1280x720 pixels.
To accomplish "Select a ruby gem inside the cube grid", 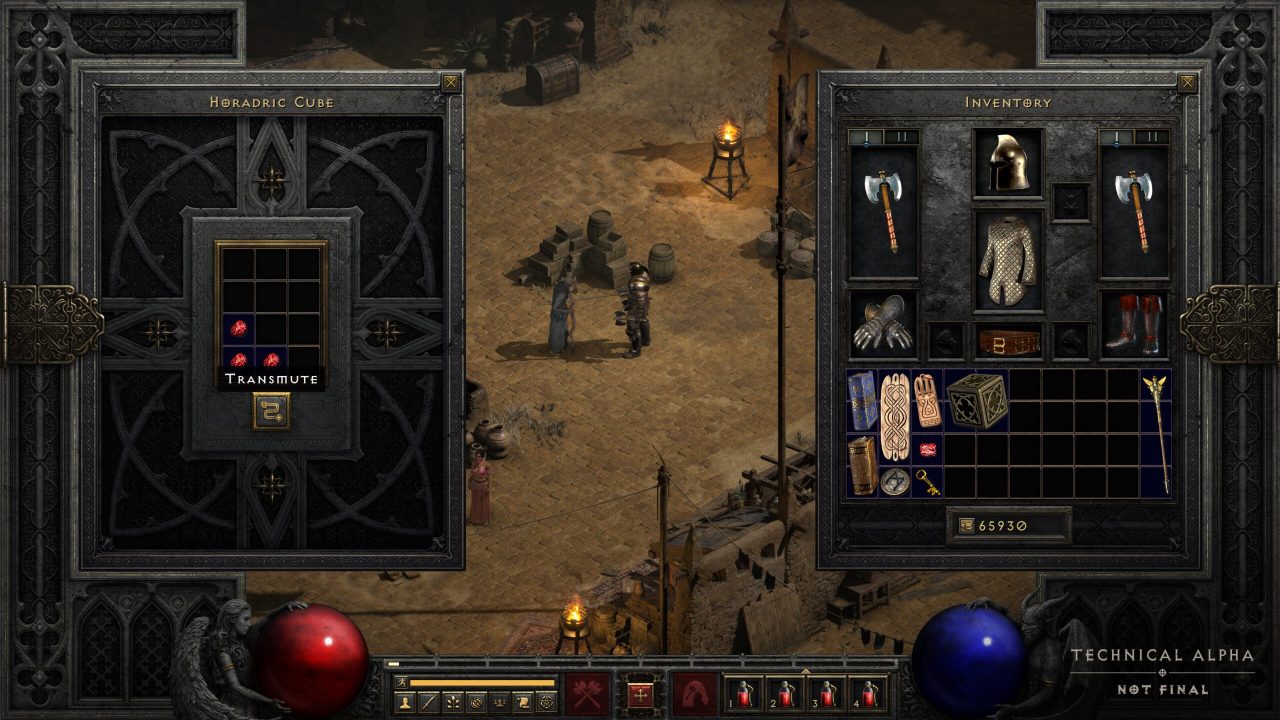I will pyautogui.click(x=241, y=330).
